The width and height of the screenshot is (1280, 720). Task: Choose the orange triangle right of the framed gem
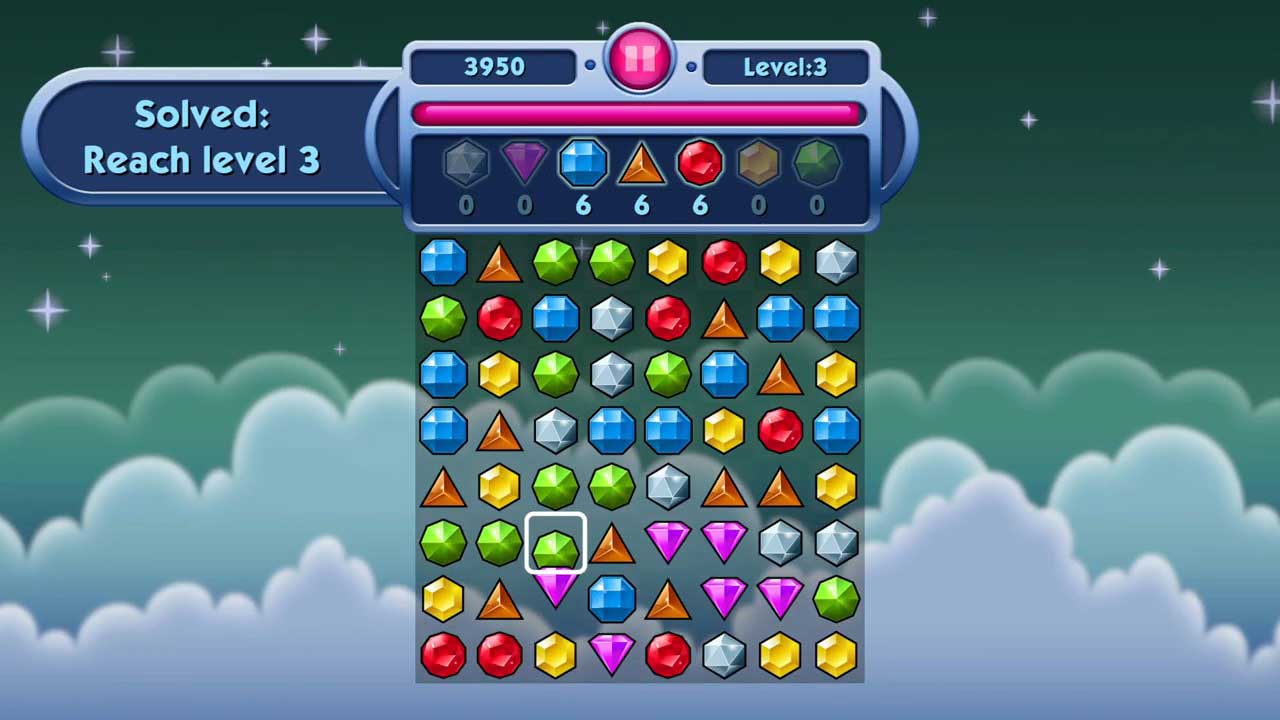click(612, 544)
